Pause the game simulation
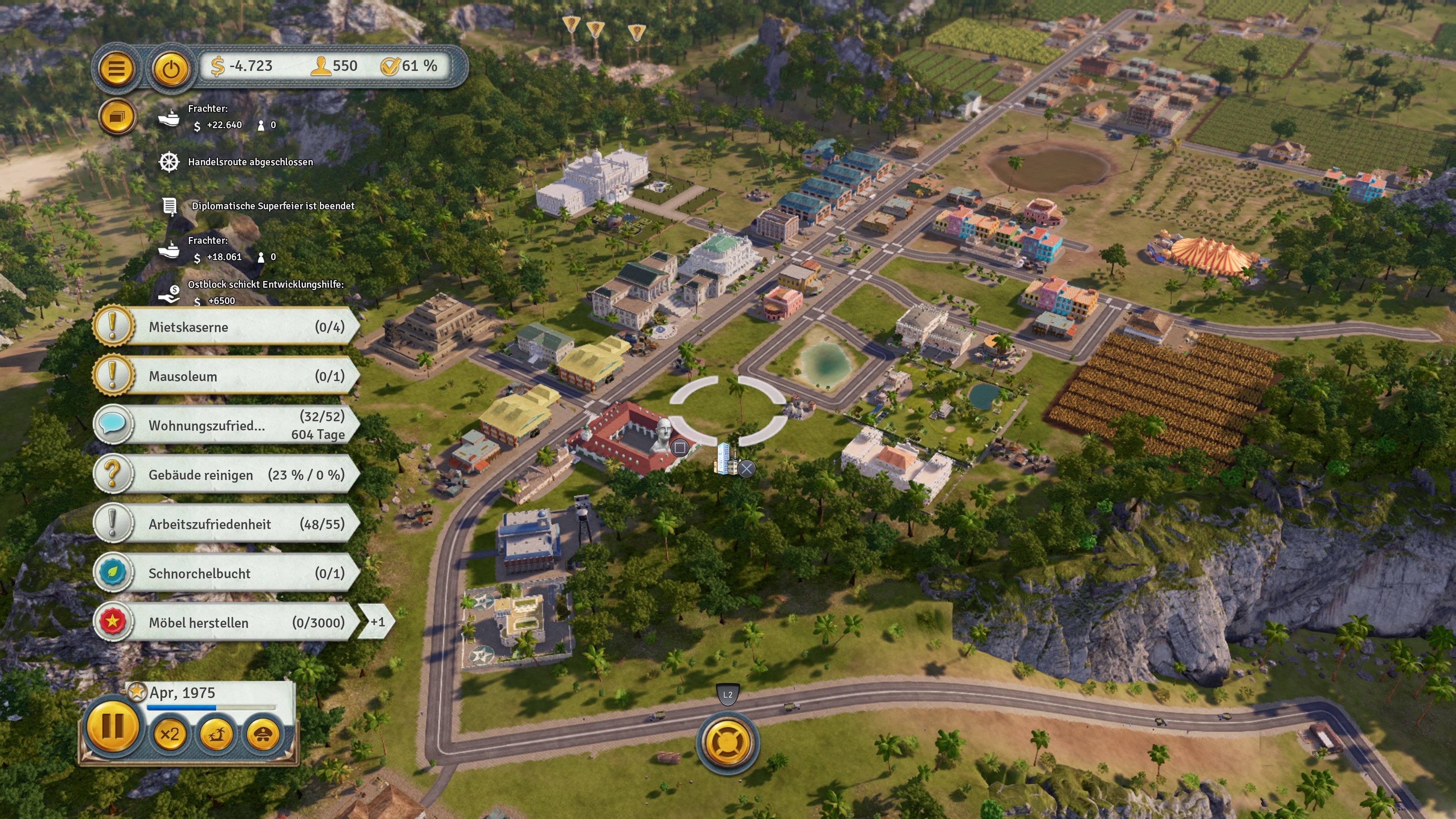The width and height of the screenshot is (1456, 819). pyautogui.click(x=113, y=729)
